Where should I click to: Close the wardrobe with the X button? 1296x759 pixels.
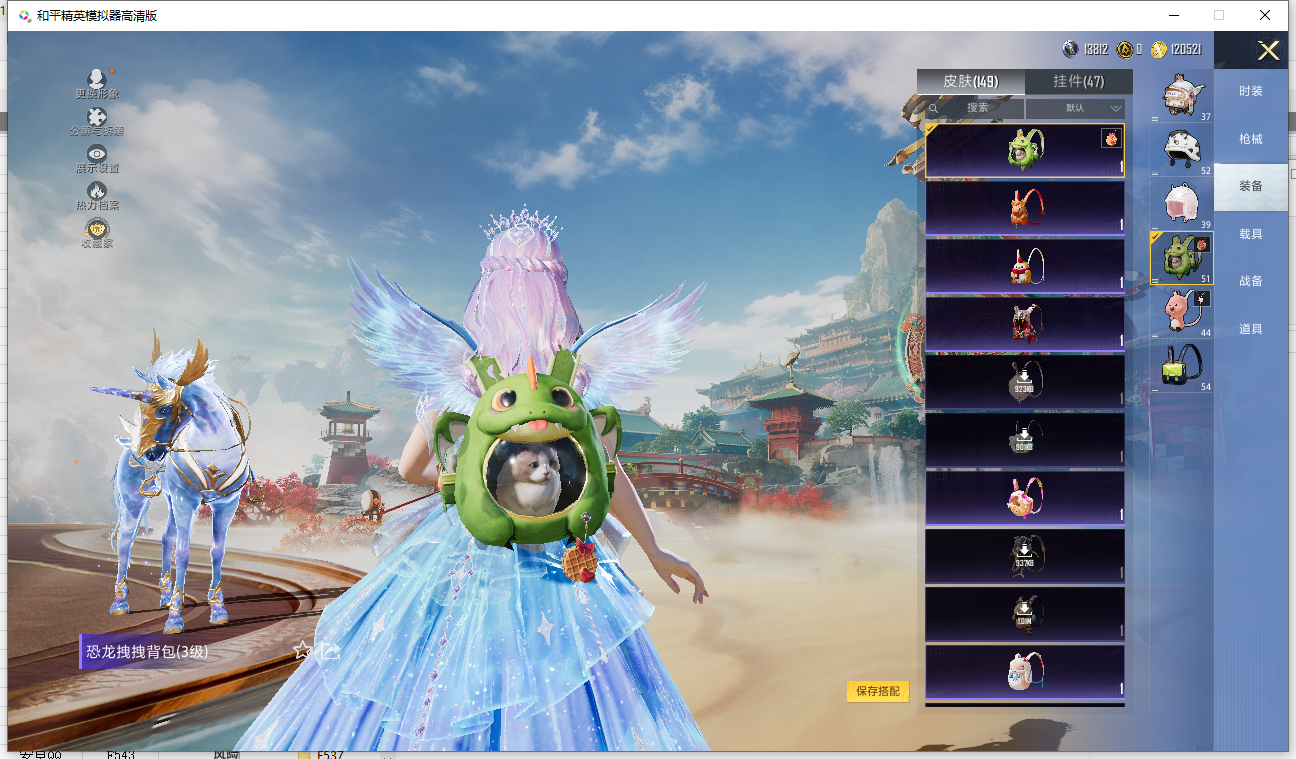coord(1268,51)
